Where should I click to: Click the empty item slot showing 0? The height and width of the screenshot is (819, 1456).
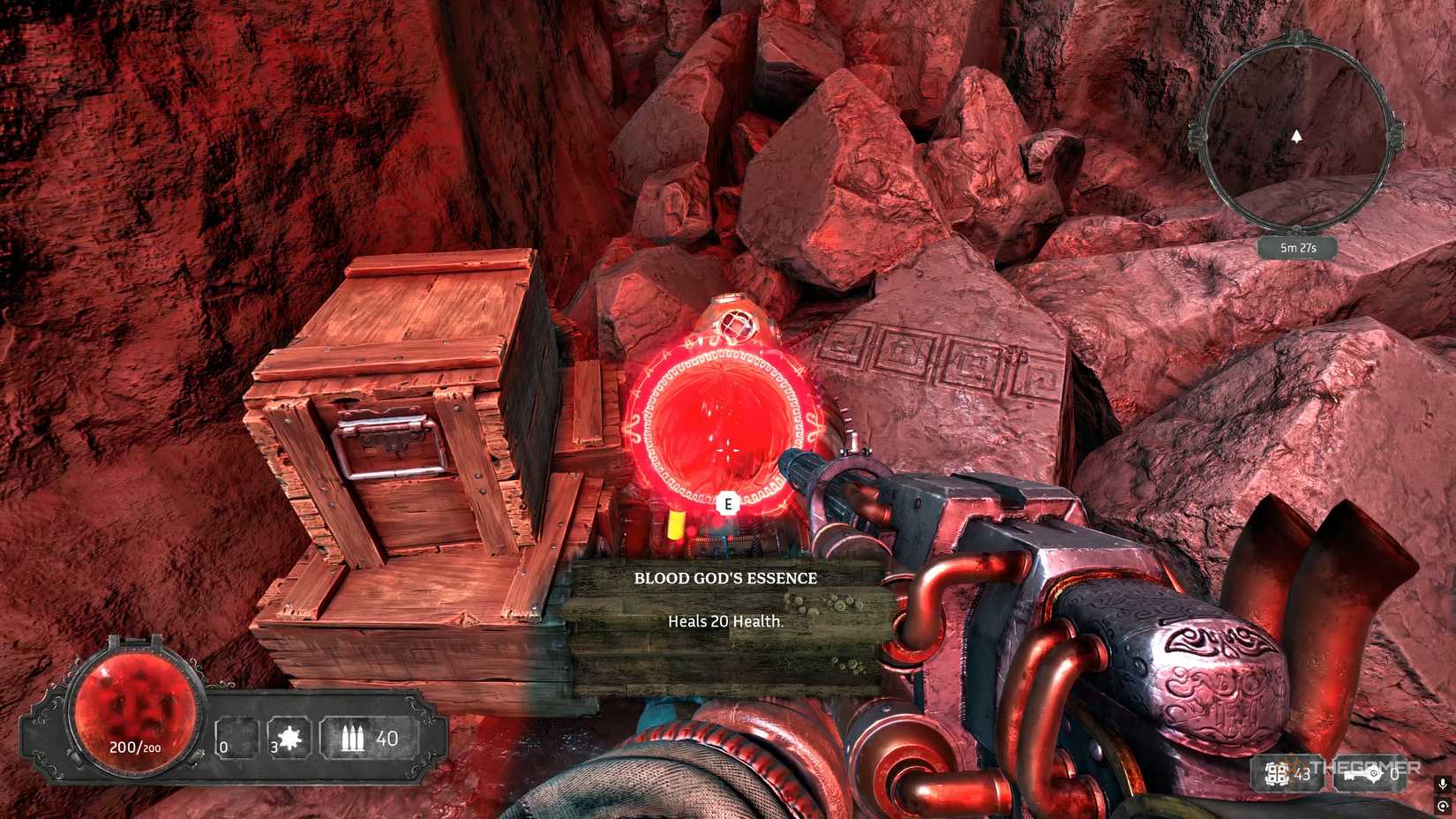[x=236, y=739]
